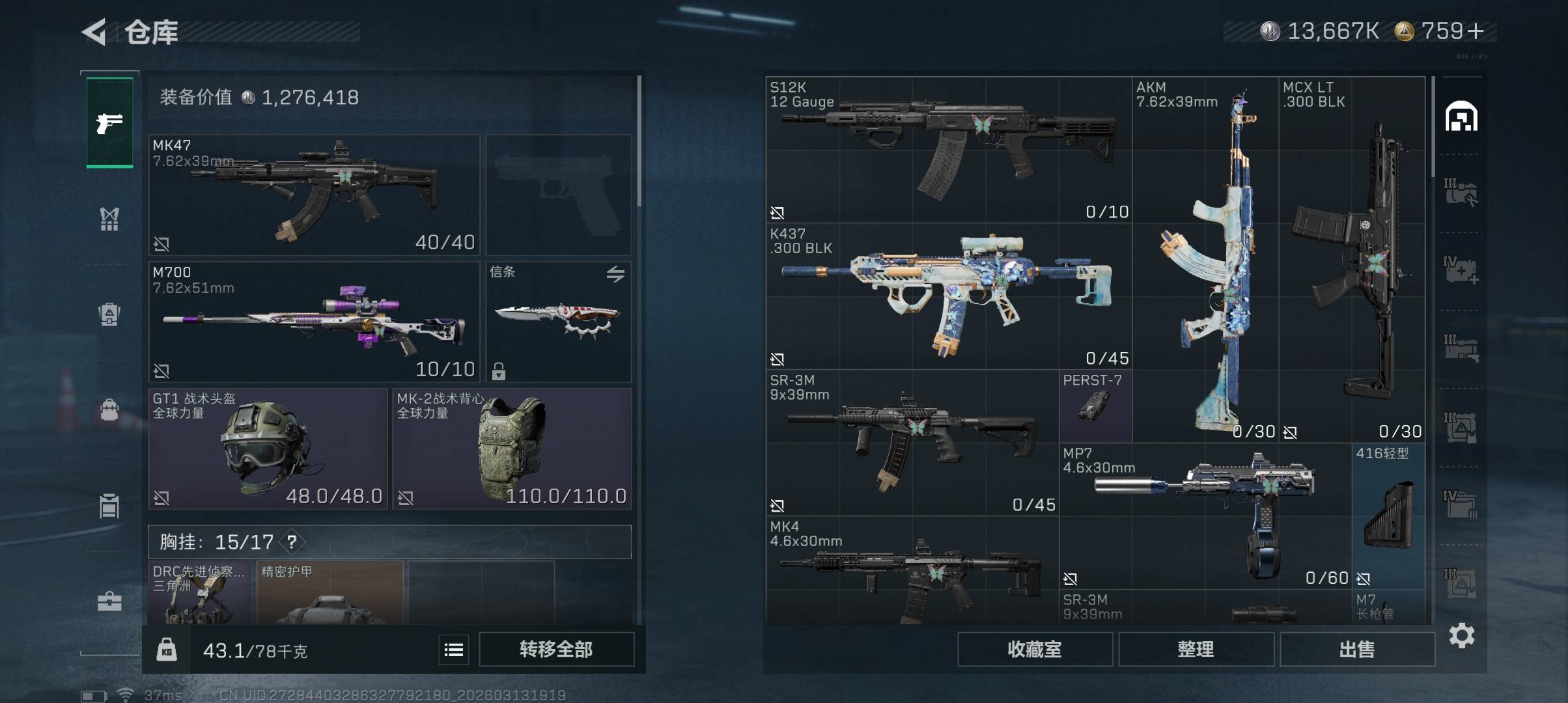The height and width of the screenshot is (703, 1568).
Task: Choose the 信条 melee knife slot
Action: pos(558,322)
